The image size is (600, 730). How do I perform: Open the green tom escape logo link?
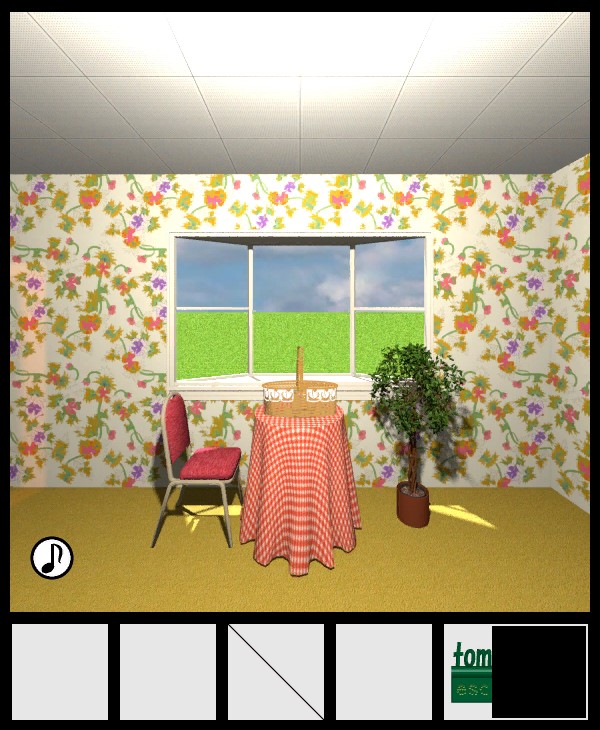point(469,672)
